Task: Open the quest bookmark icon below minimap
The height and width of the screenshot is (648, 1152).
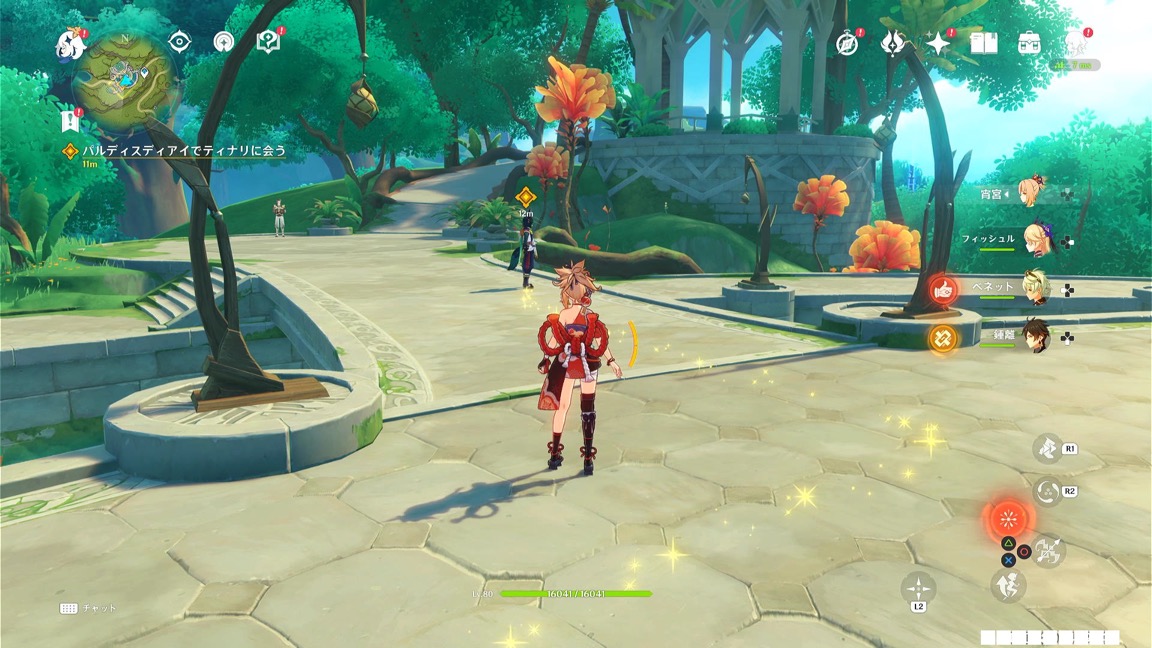Action: tap(70, 121)
